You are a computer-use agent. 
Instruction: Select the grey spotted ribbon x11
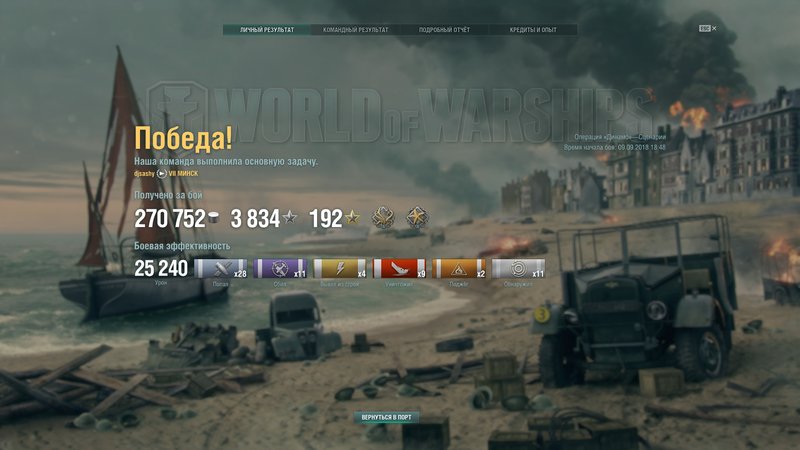coord(518,268)
